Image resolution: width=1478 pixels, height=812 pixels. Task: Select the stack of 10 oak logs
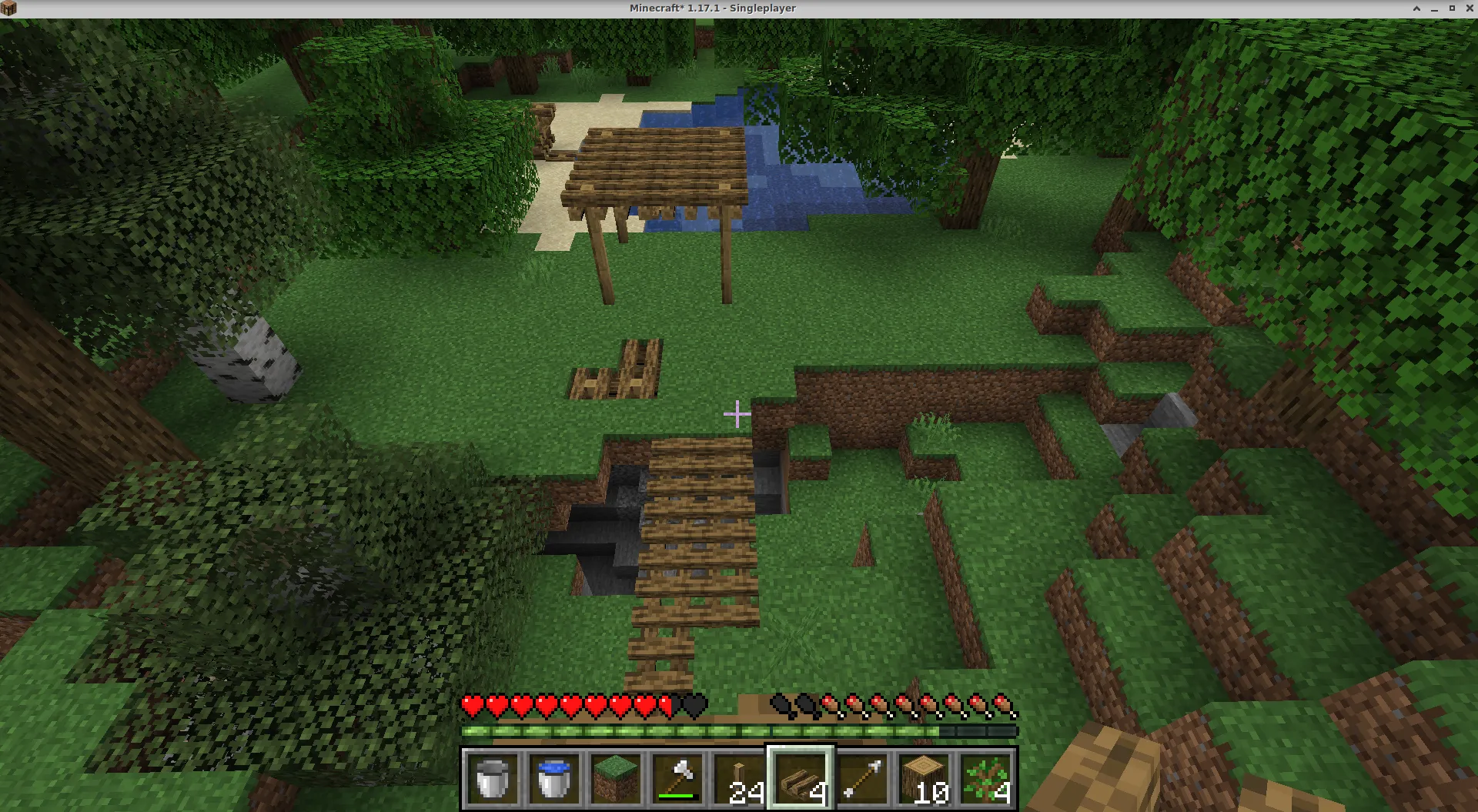[922, 779]
